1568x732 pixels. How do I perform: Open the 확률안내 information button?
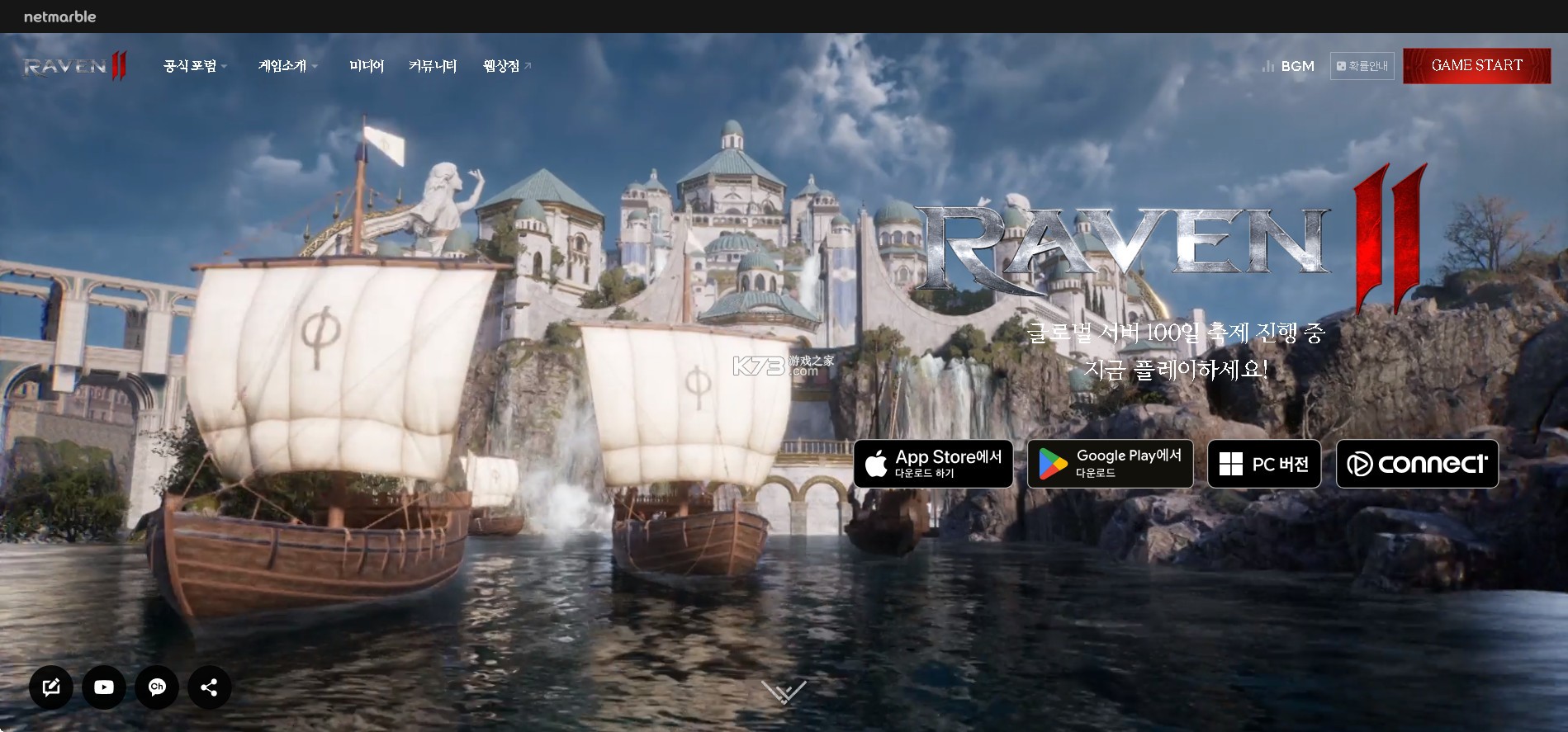tap(1362, 65)
